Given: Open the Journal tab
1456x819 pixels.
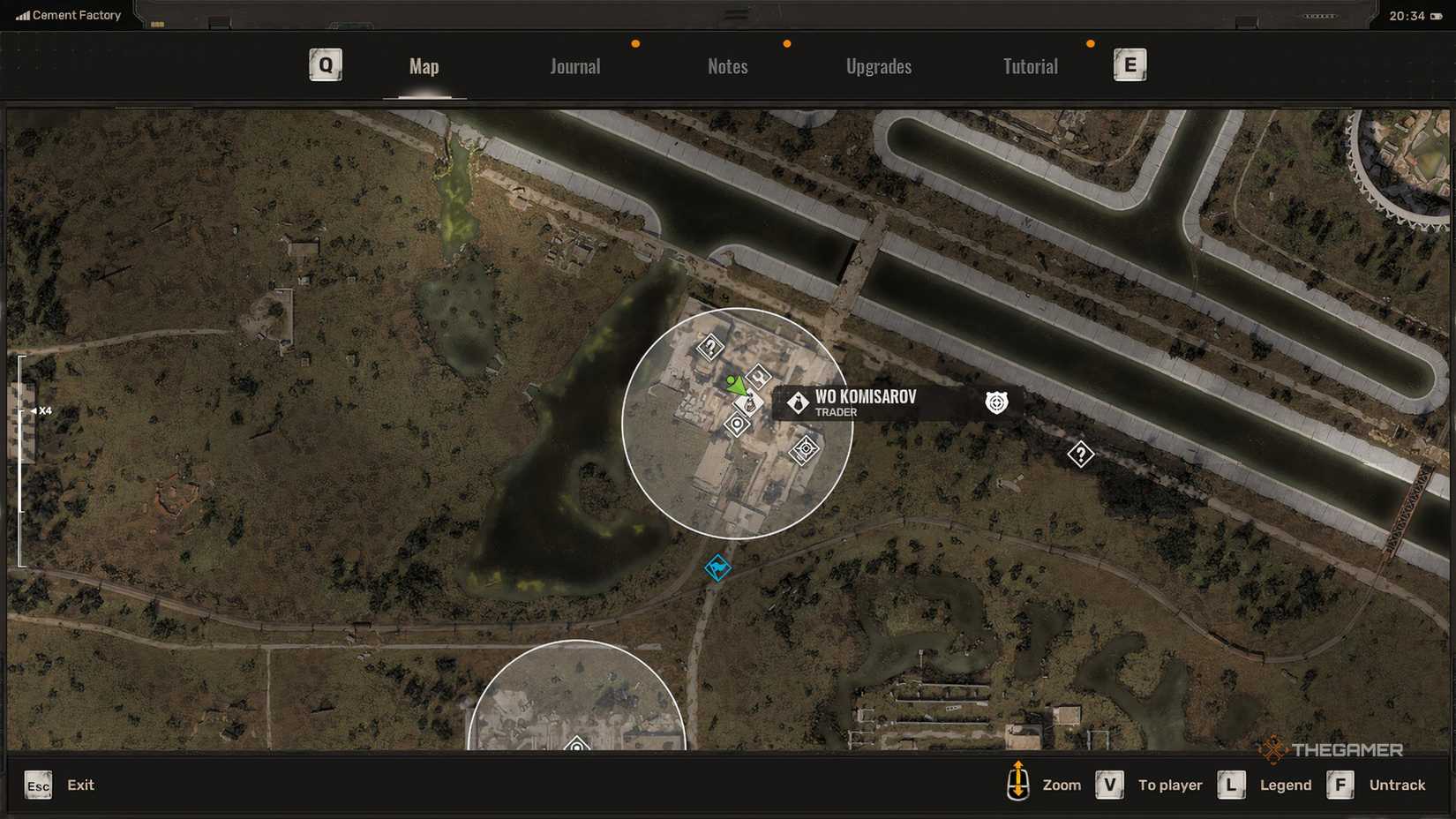Looking at the screenshot, I should [x=574, y=66].
